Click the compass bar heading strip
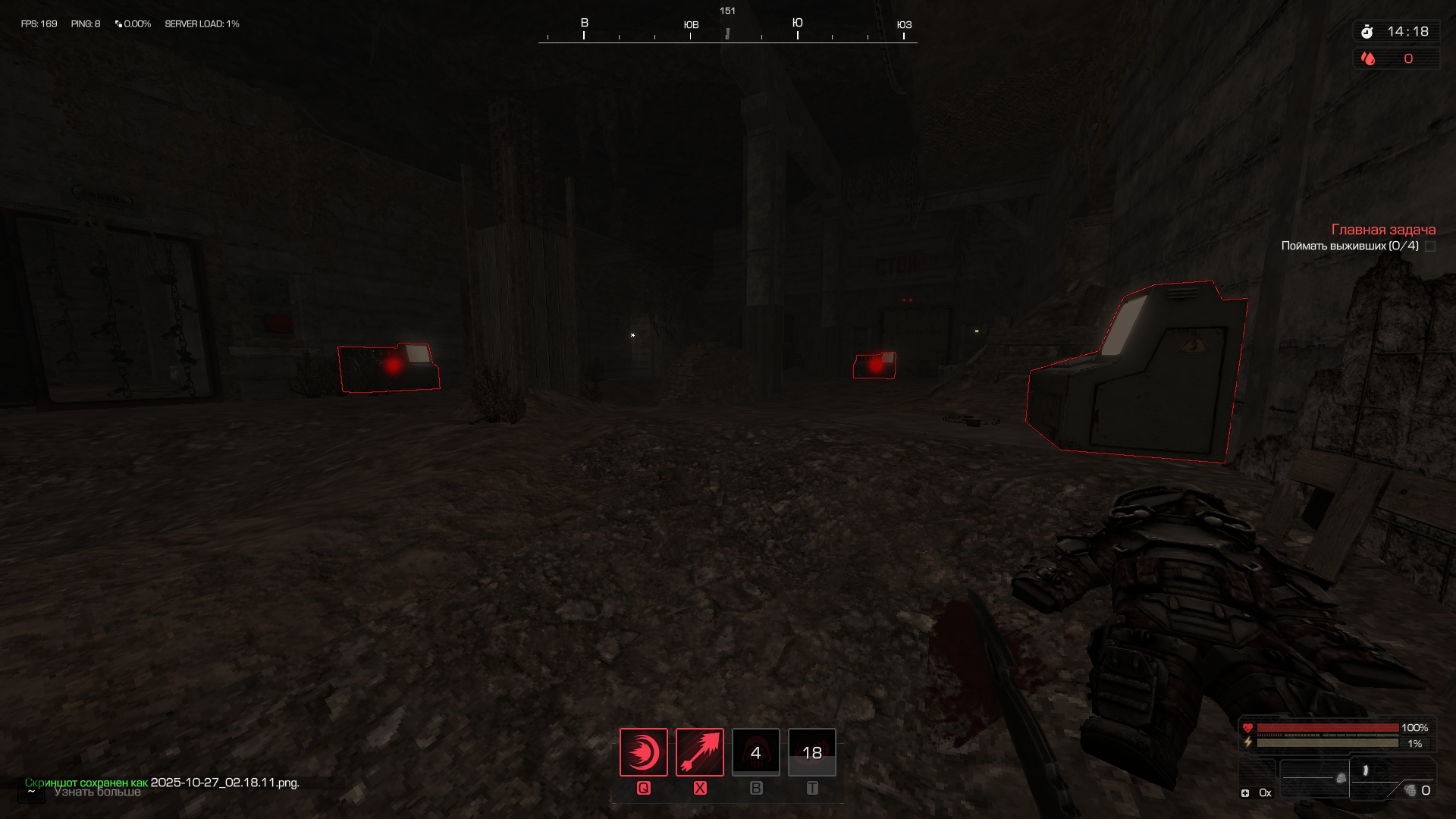The width and height of the screenshot is (1456, 819). (727, 32)
